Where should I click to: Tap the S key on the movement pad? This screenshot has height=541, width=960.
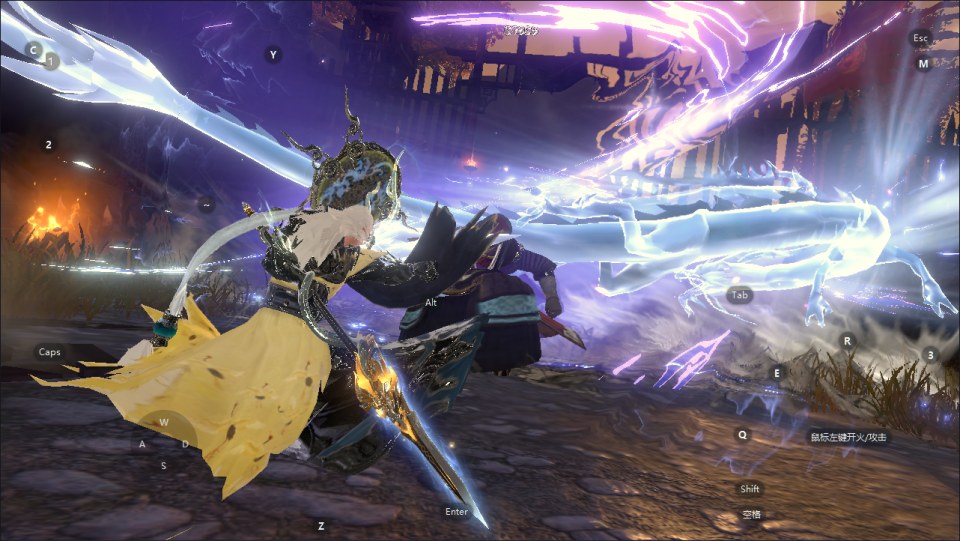[163, 465]
